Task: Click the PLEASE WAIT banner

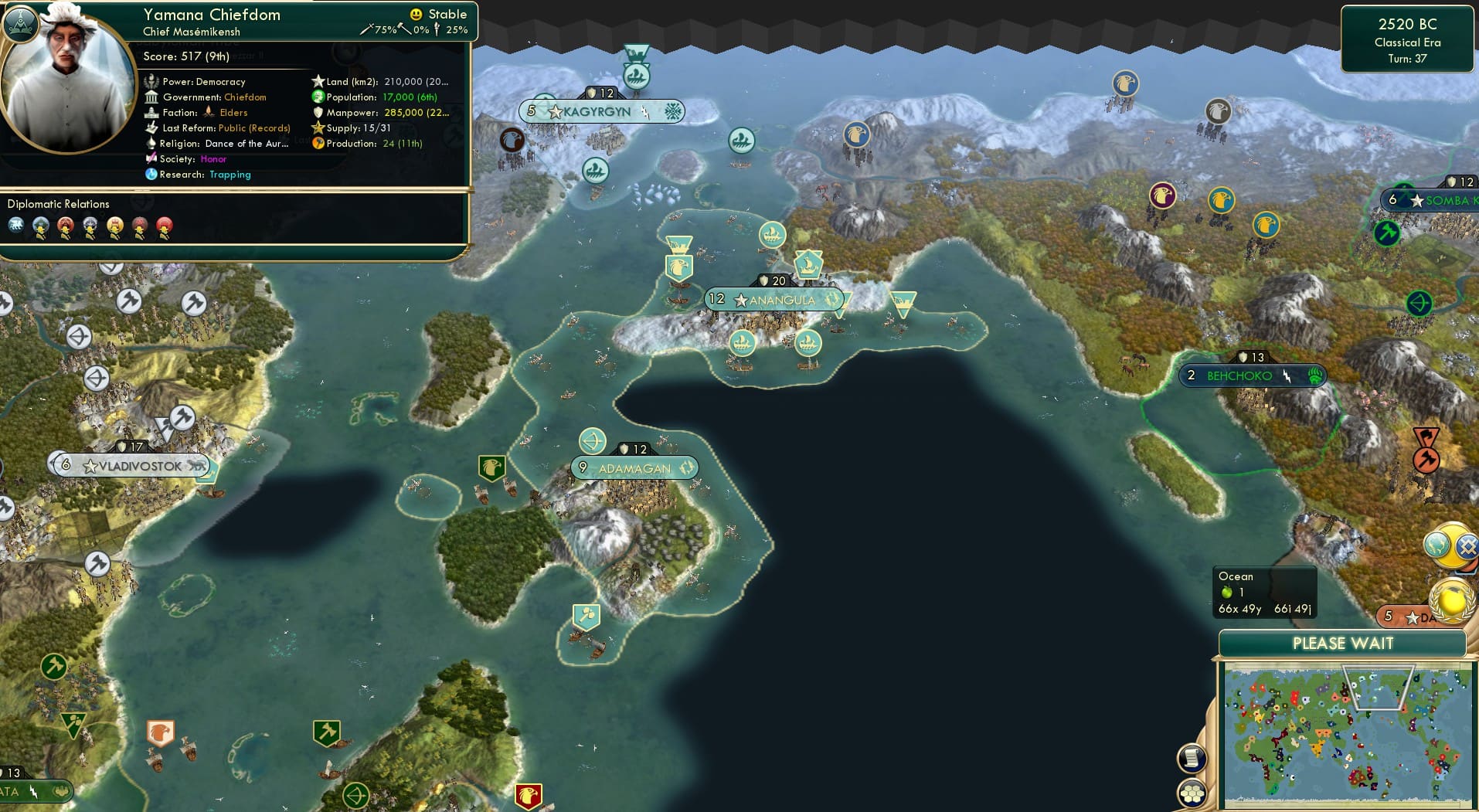Action: pyautogui.click(x=1343, y=643)
